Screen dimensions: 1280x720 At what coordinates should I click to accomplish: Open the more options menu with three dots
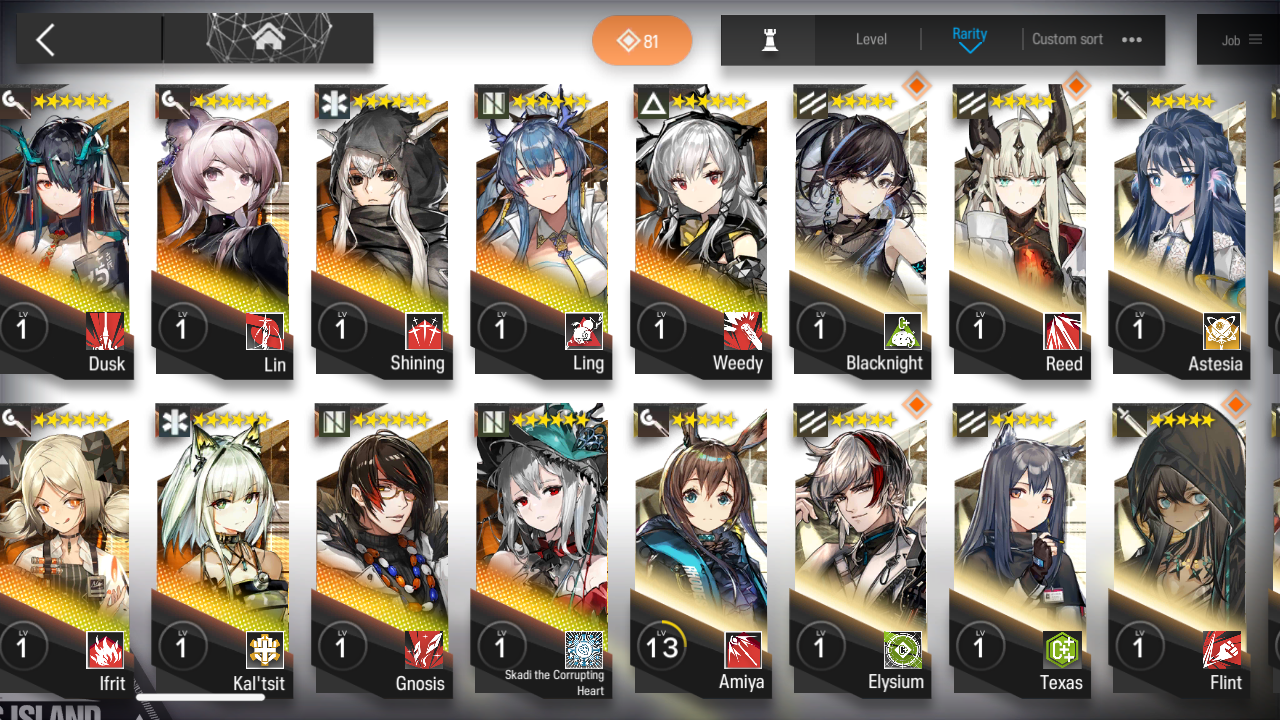point(1132,39)
